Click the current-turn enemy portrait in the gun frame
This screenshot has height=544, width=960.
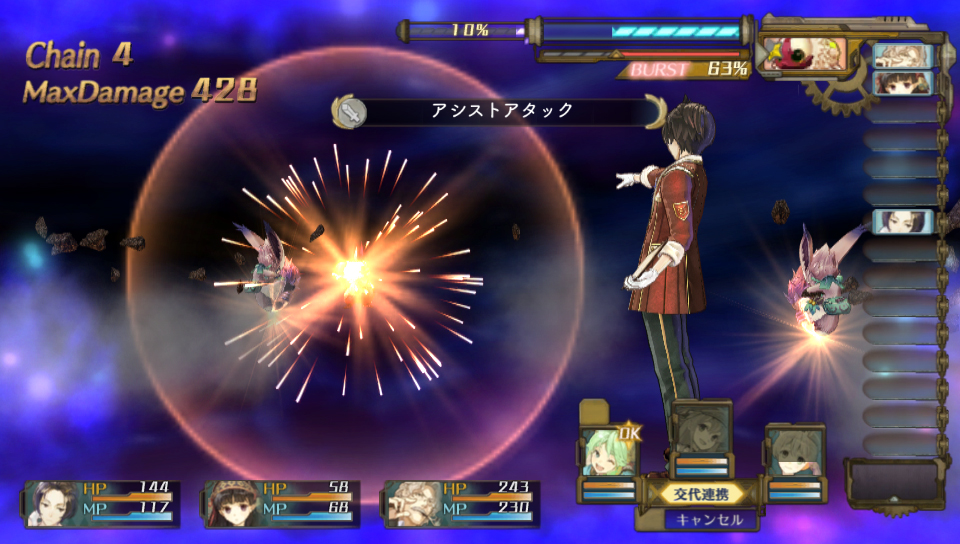(x=803, y=54)
